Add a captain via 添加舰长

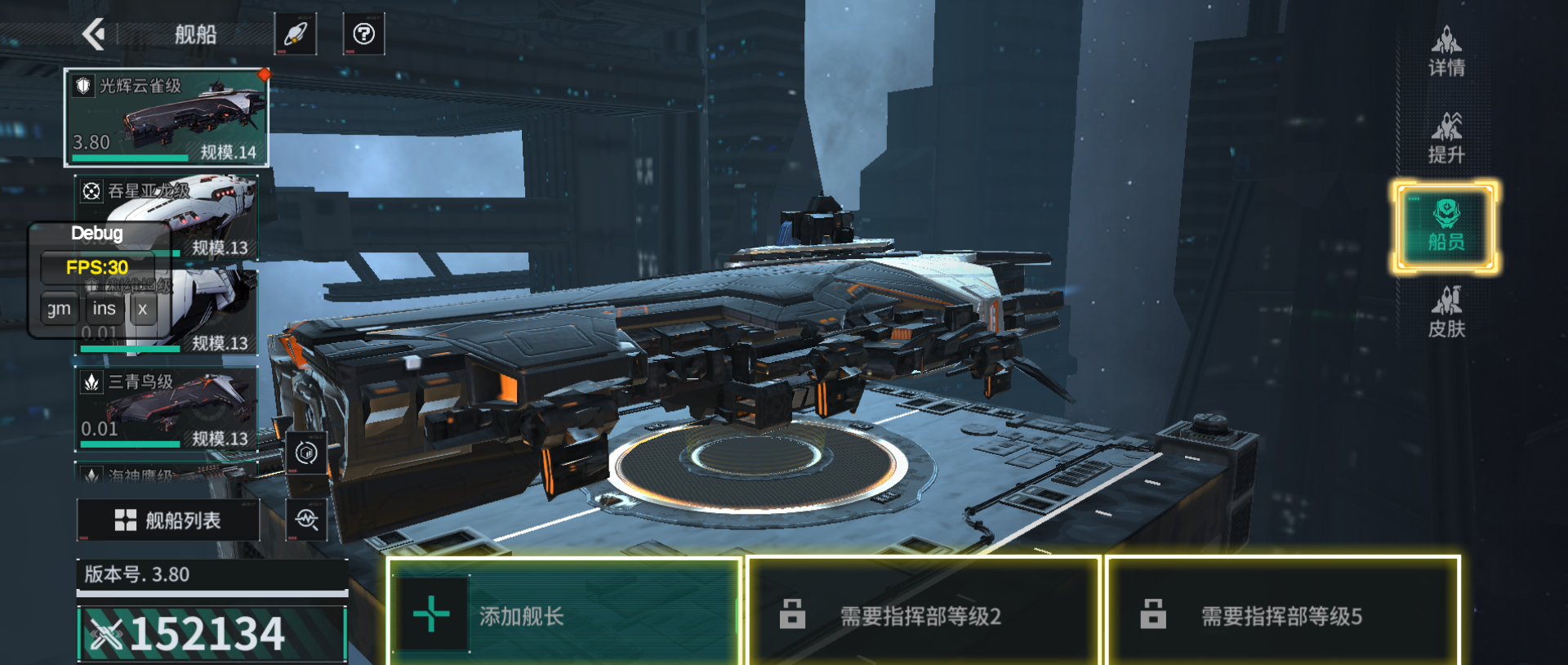coord(563,614)
